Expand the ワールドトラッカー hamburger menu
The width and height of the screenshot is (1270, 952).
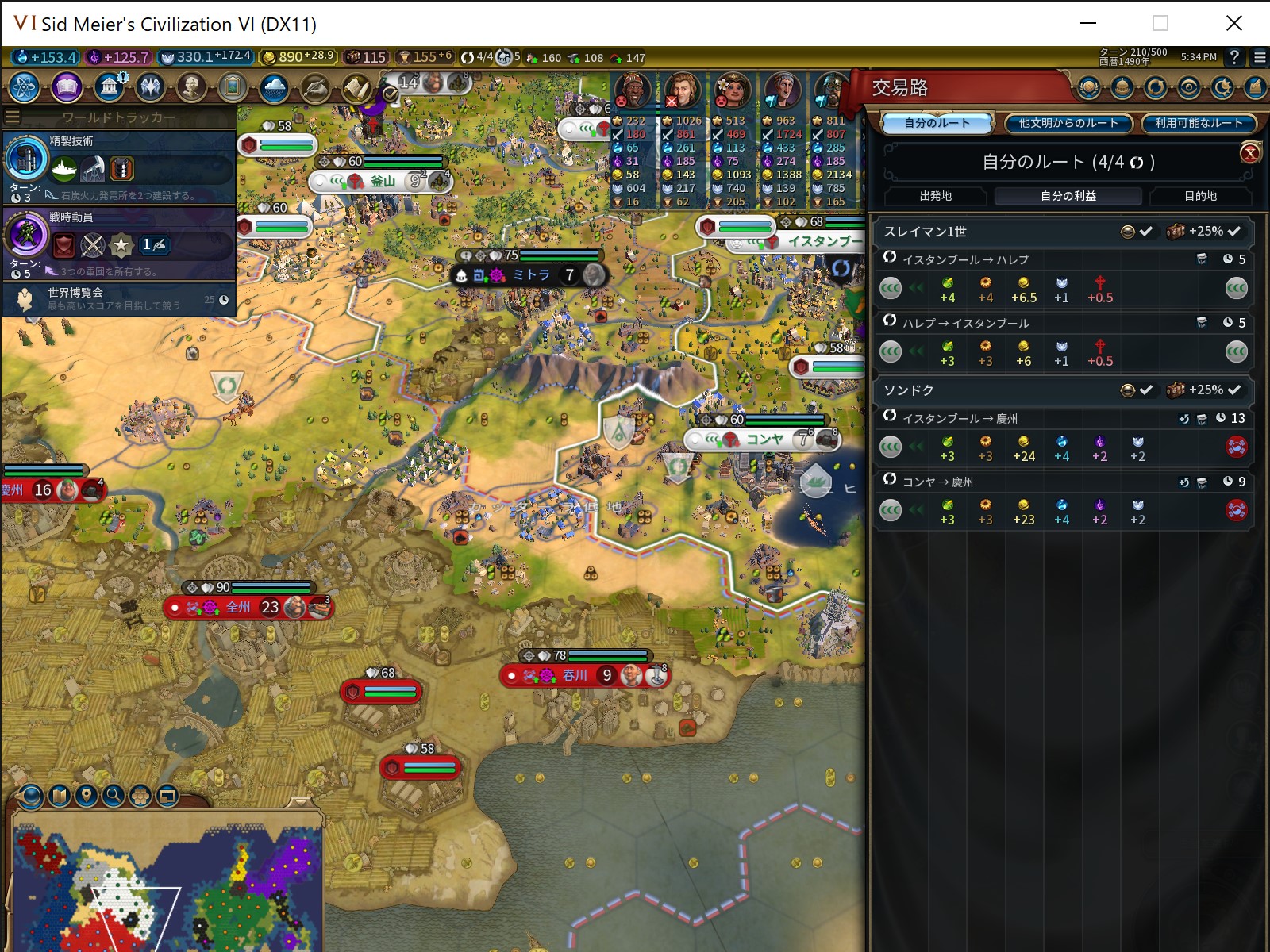(12, 114)
